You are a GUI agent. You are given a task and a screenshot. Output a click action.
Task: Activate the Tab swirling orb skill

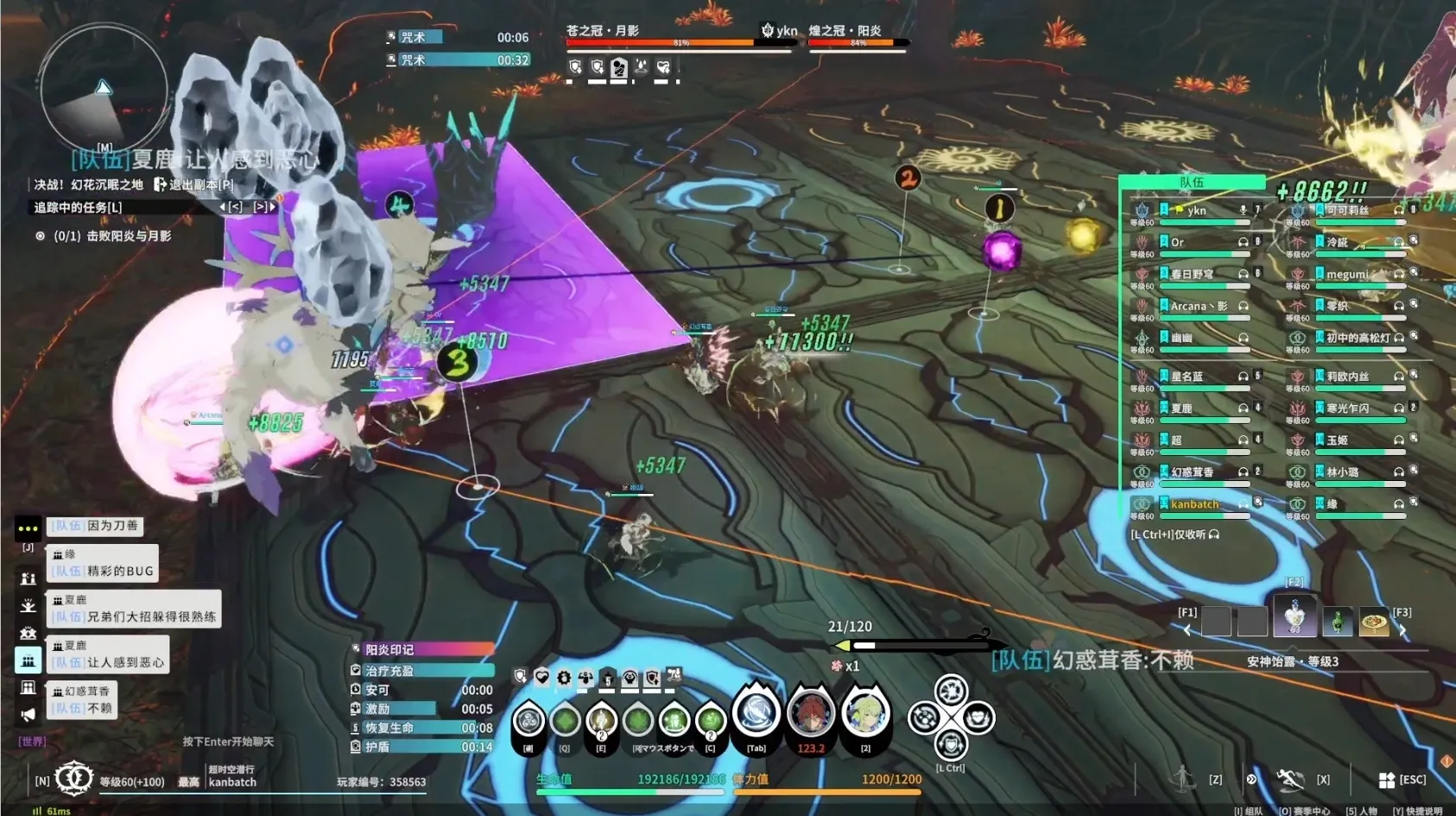point(756,713)
